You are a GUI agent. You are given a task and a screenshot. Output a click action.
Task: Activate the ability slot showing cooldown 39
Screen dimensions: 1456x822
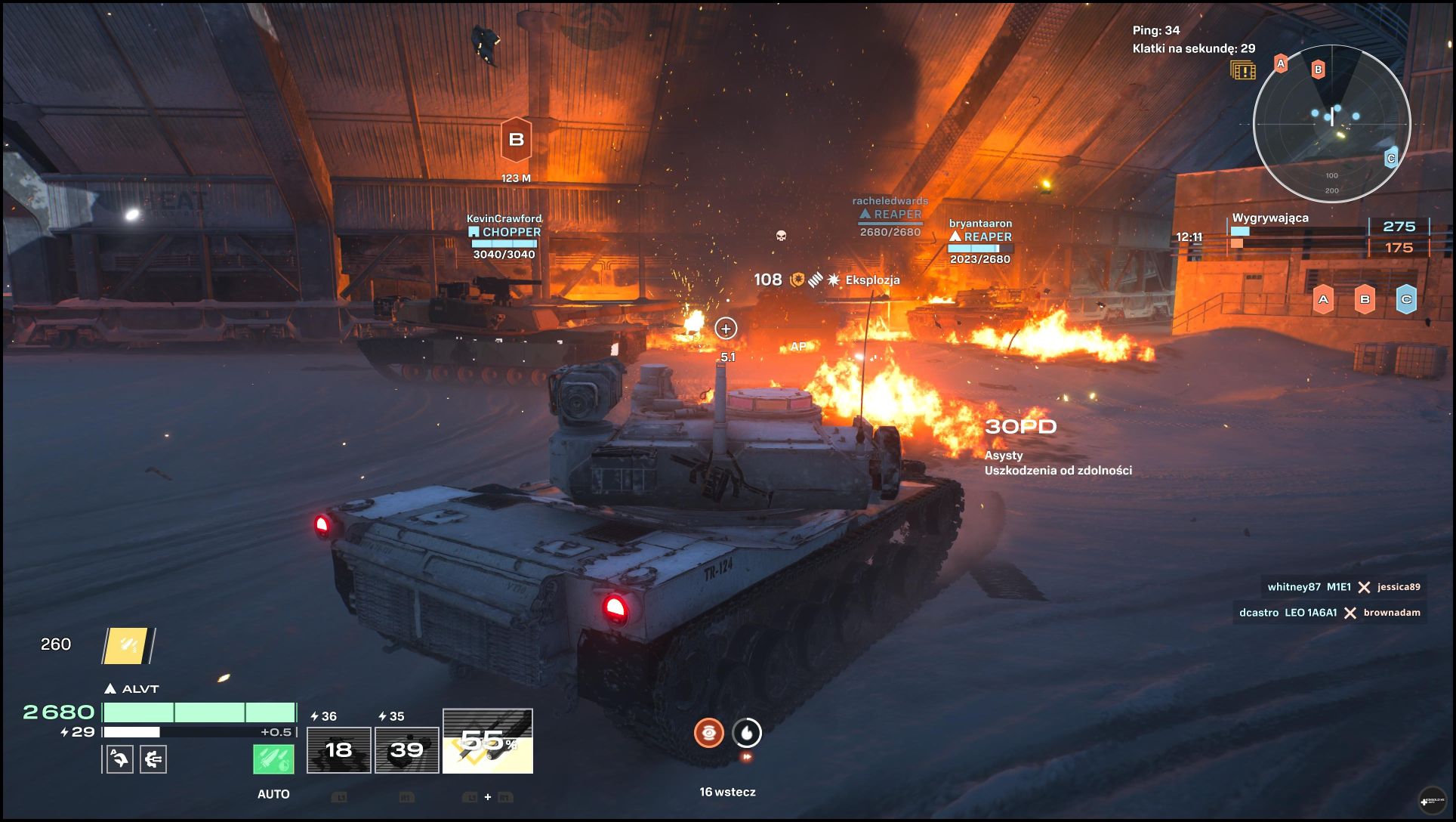(x=406, y=749)
